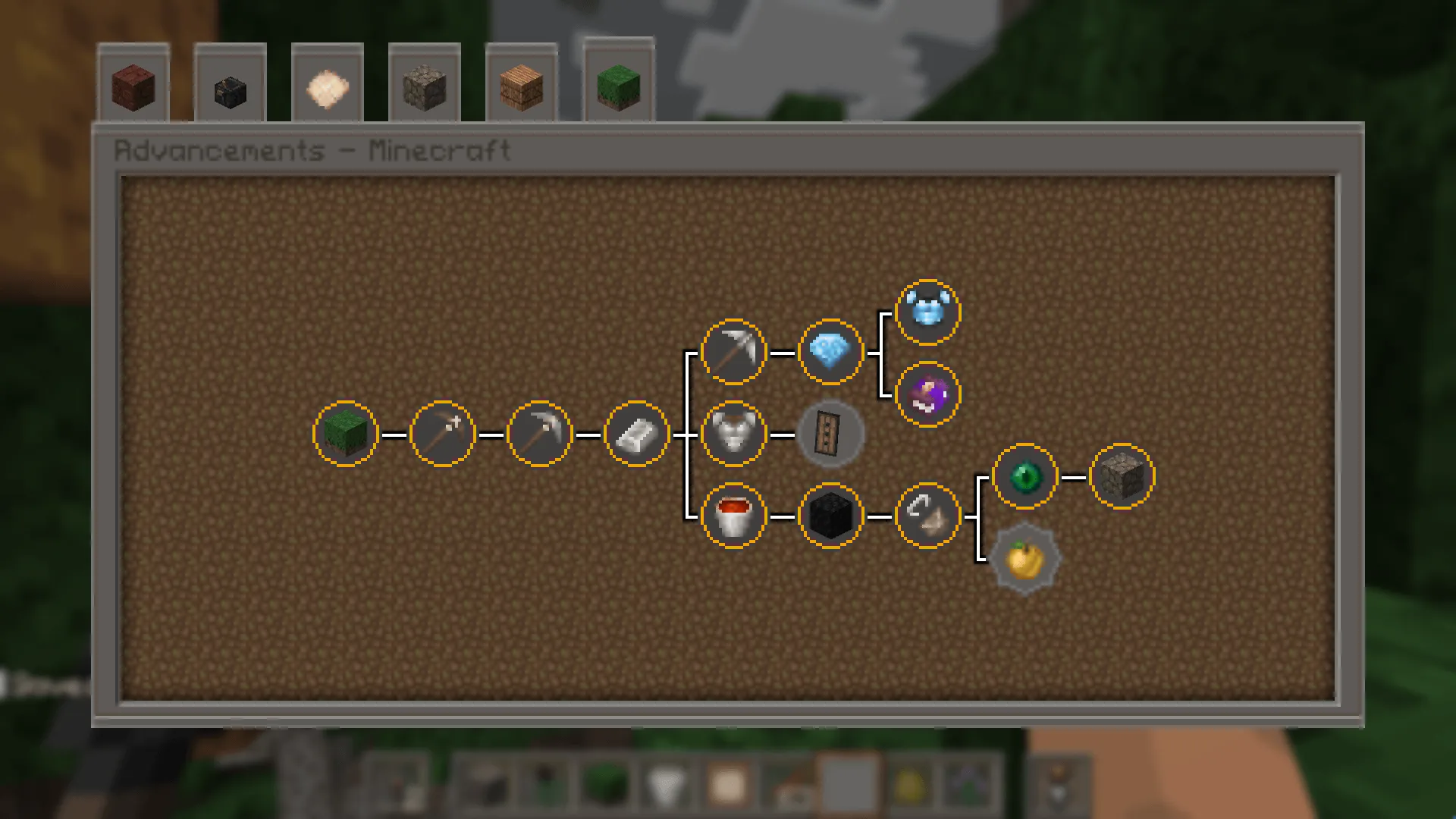Select the eye of ender advancement node

[1025, 476]
